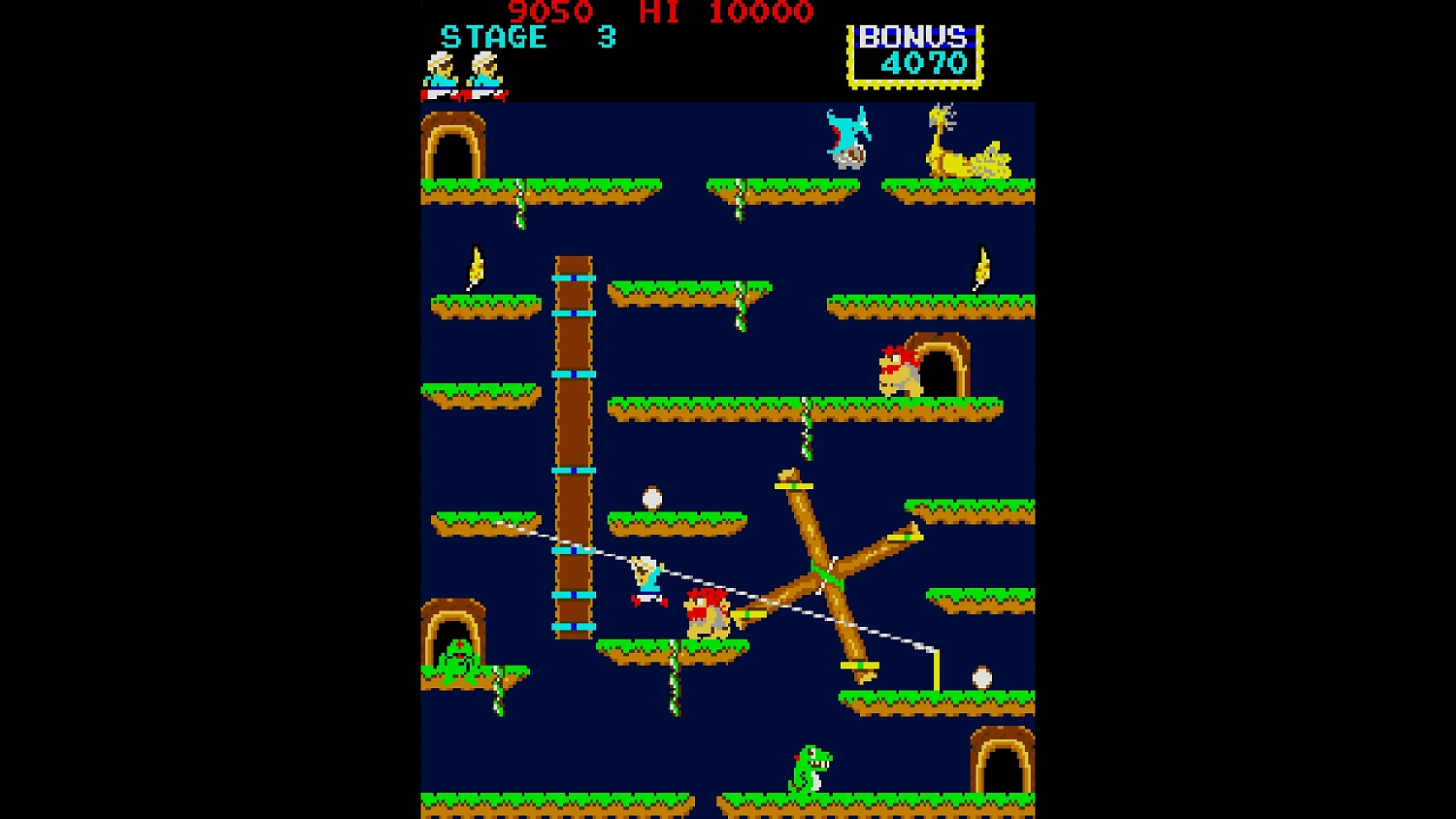Screen dimensions: 1456x819
Task: Click the blue pterodactyl near the top
Action: pyautogui.click(x=845, y=136)
